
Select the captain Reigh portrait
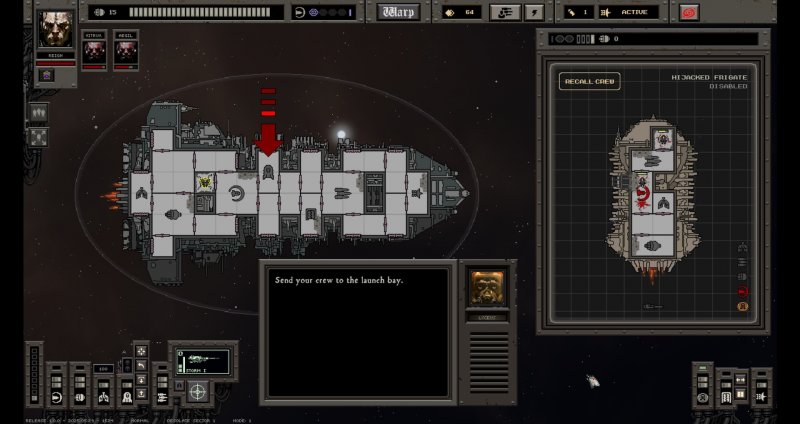pyautogui.click(x=55, y=30)
